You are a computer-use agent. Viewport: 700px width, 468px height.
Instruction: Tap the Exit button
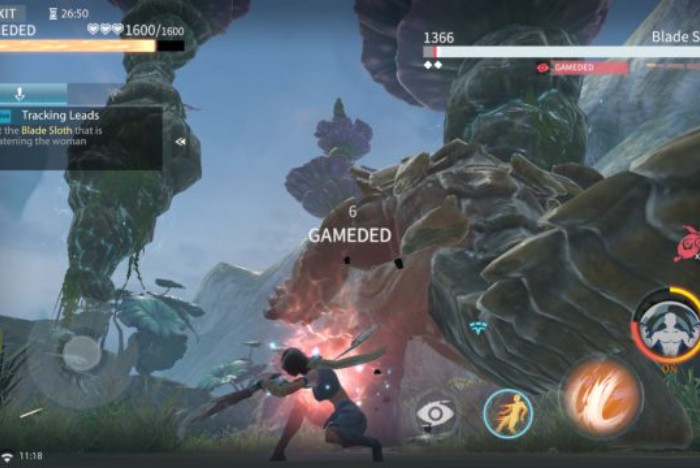tap(12, 13)
